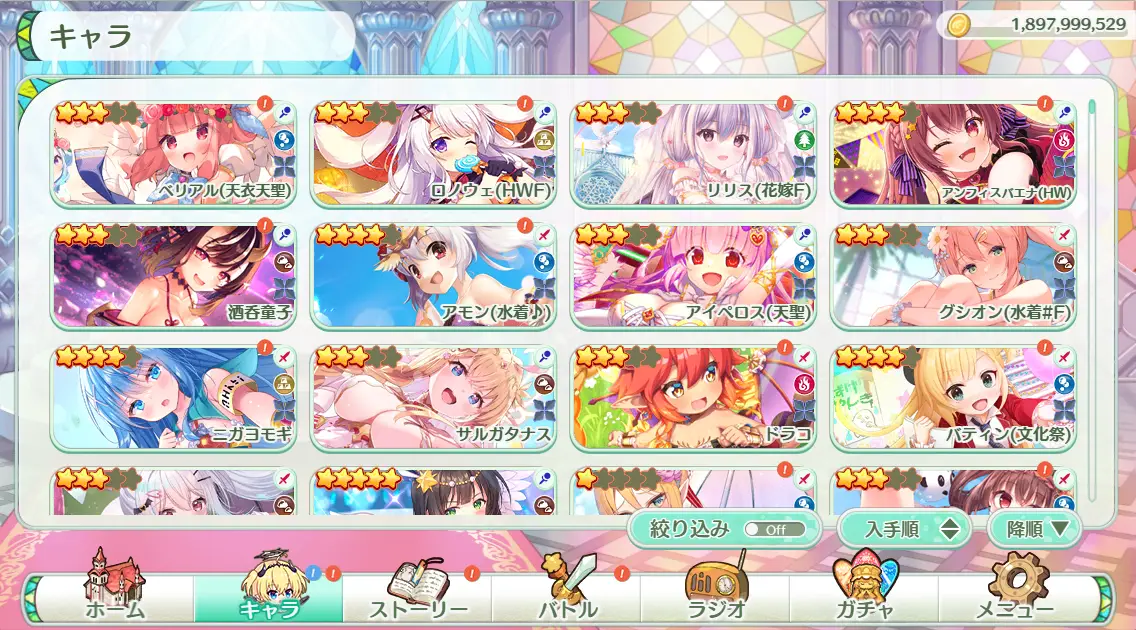Select the ベリアル(天衣天聖) character card
Viewport: 1136px width, 630px height.
click(173, 154)
